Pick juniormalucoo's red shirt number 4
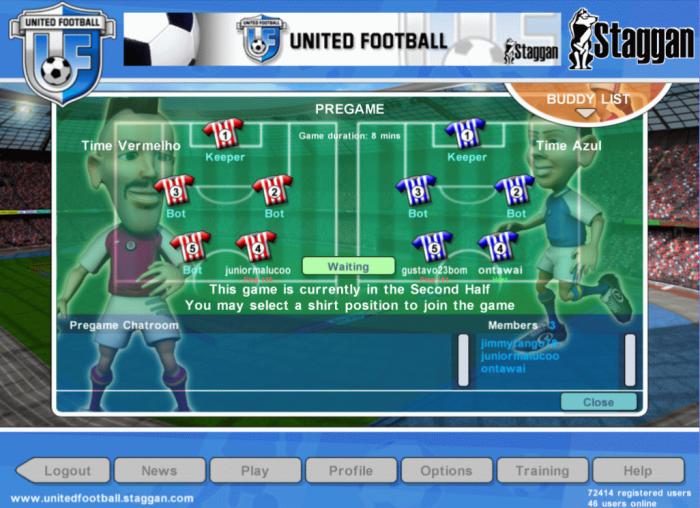This screenshot has height=508, width=700. (x=256, y=246)
